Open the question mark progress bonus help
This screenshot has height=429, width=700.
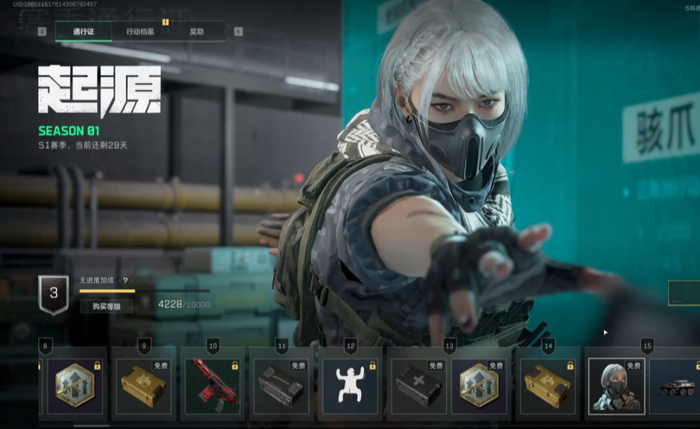pyautogui.click(x=125, y=281)
